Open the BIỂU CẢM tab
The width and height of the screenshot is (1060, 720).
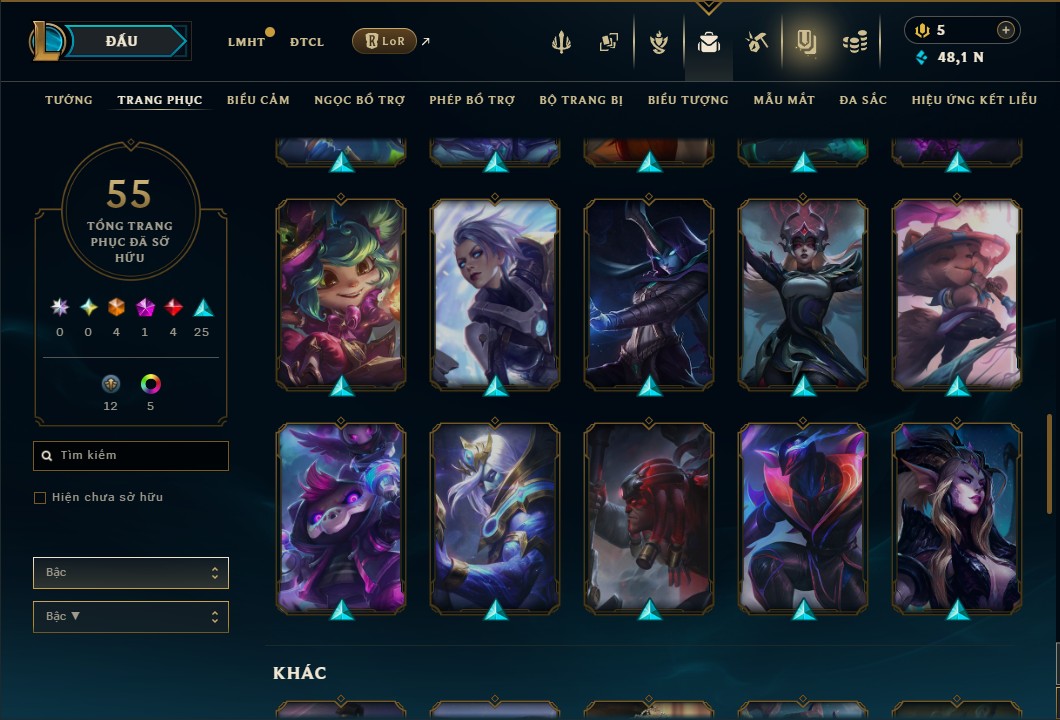tap(258, 100)
